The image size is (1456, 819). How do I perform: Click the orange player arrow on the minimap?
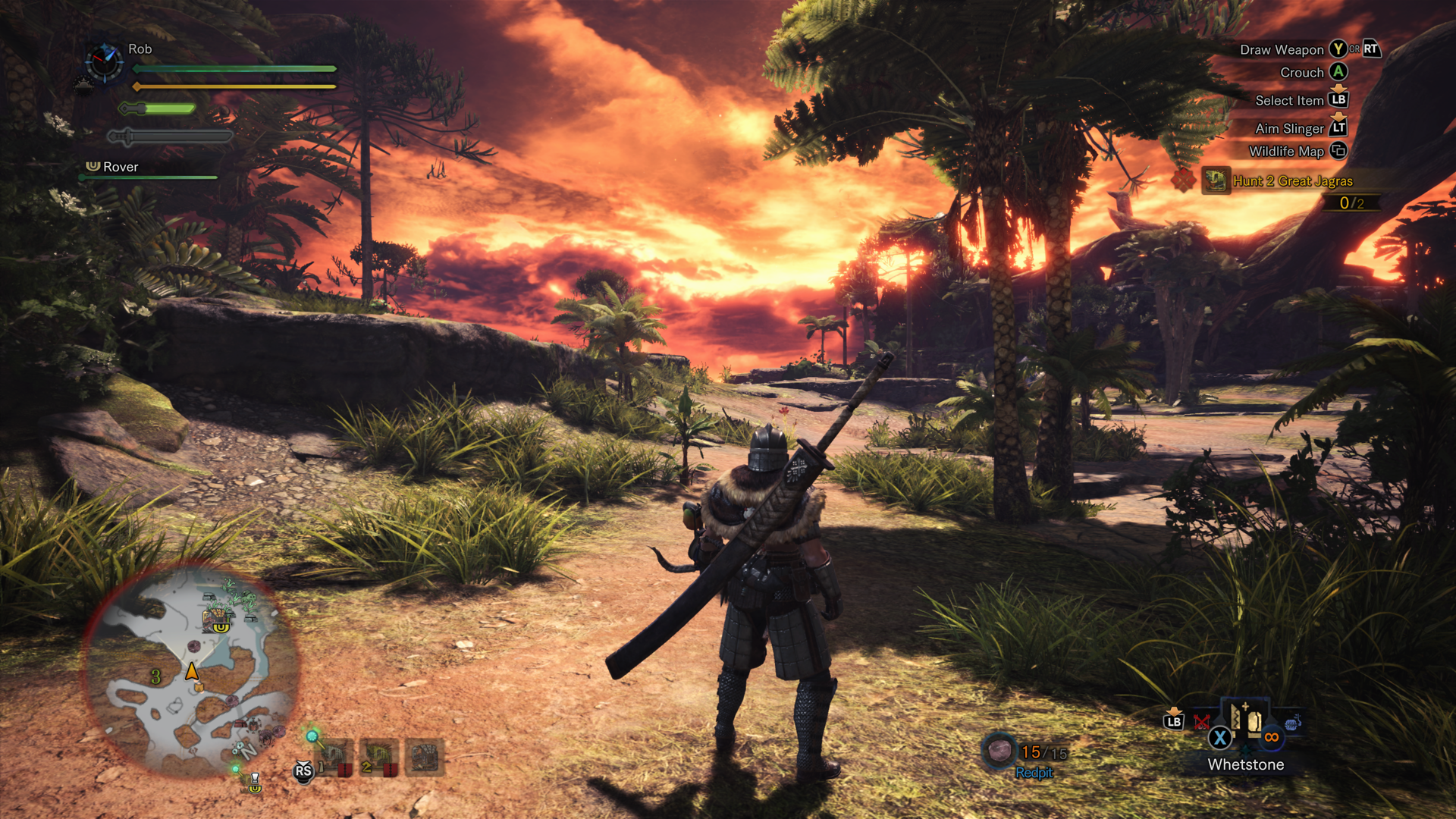pyautogui.click(x=192, y=671)
